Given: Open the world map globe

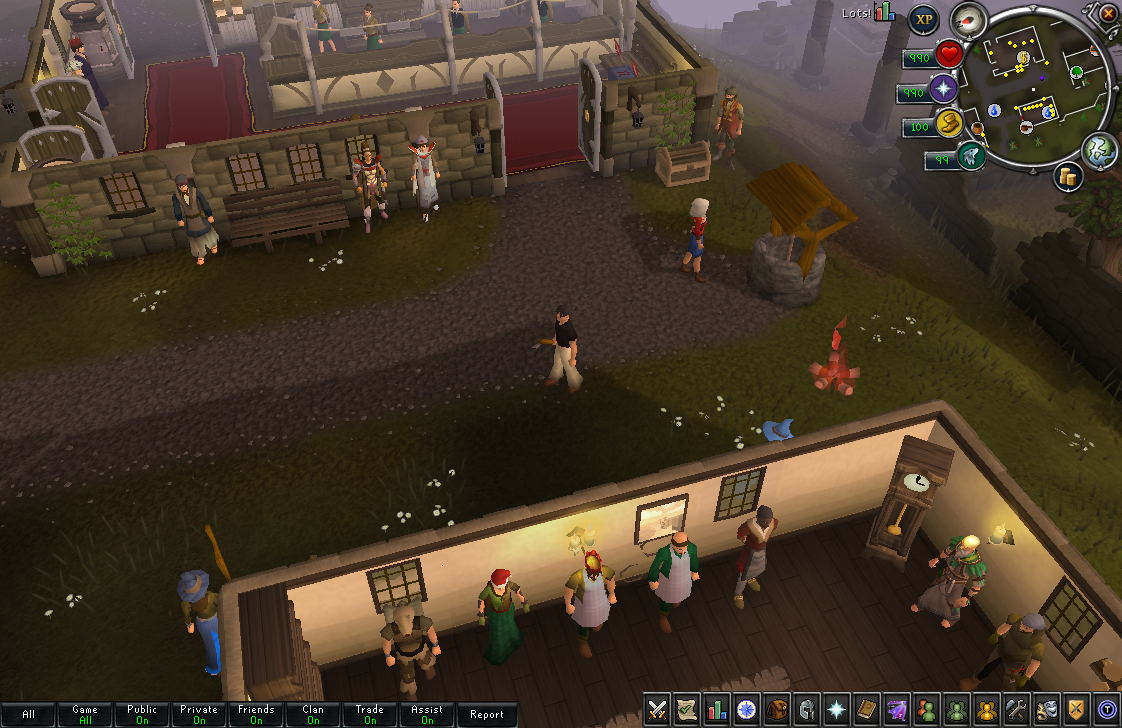Looking at the screenshot, I should click(1099, 149).
